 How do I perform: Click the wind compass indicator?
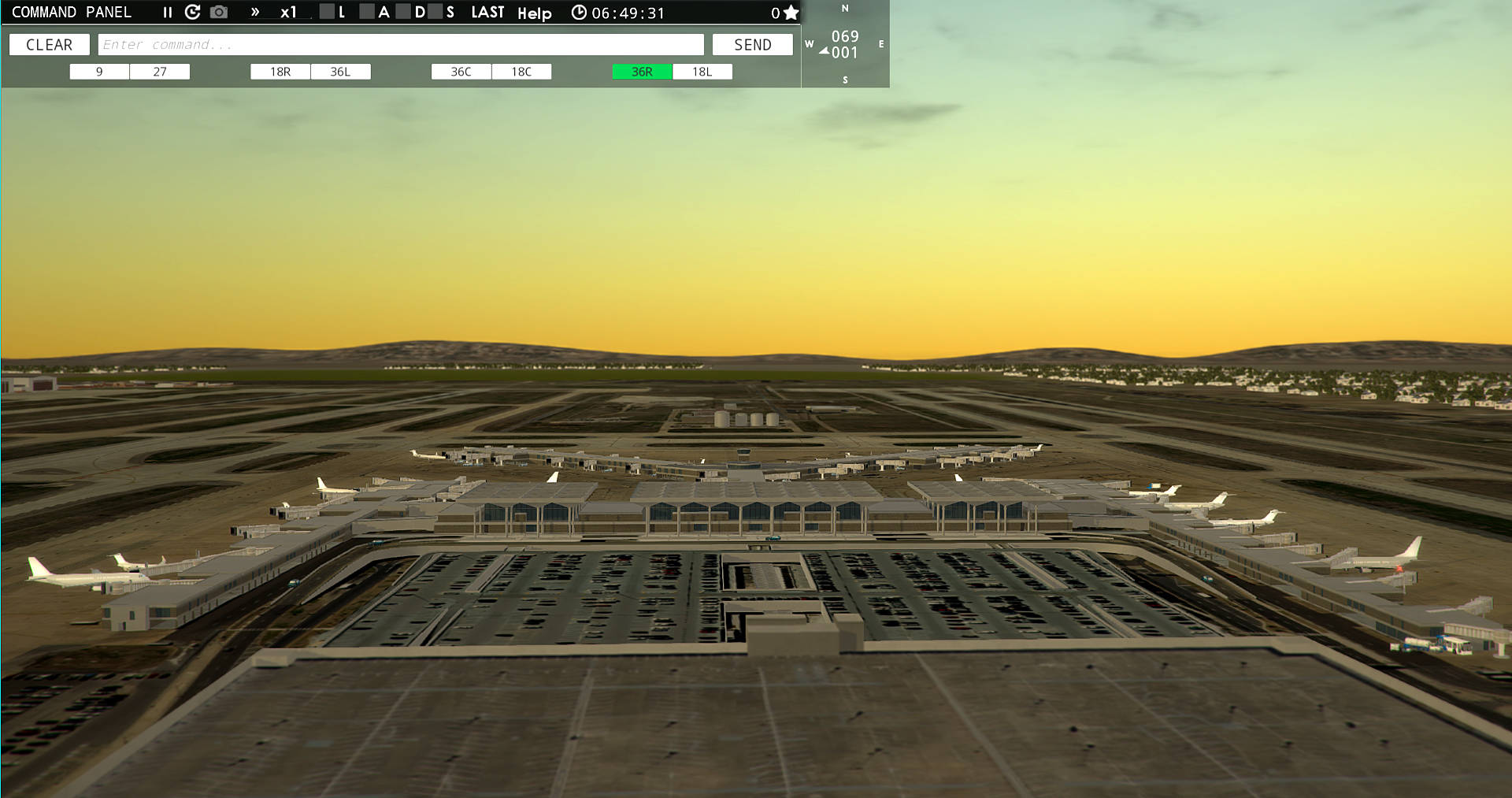[x=845, y=43]
